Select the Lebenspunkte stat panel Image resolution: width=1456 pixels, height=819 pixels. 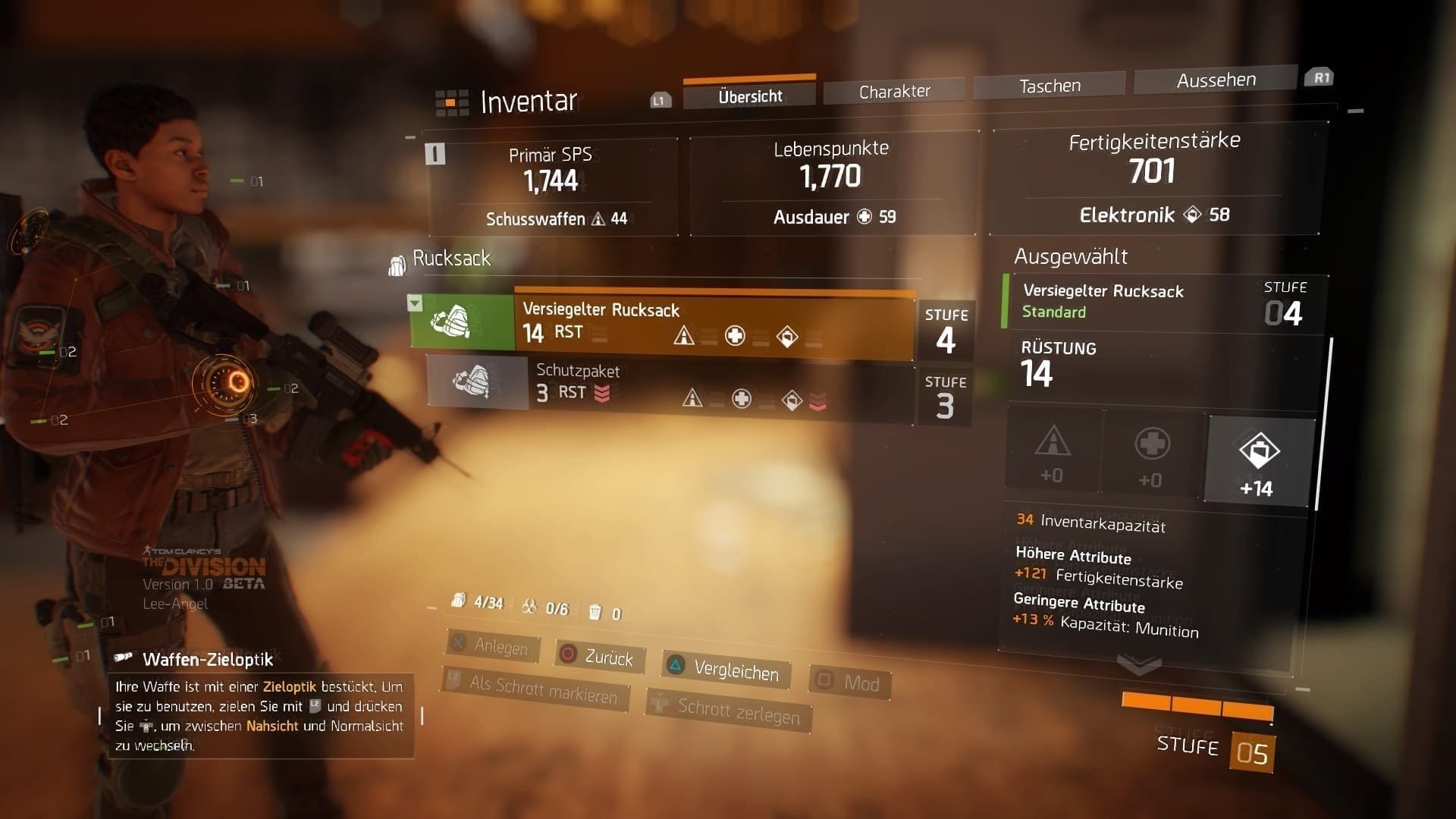click(833, 182)
